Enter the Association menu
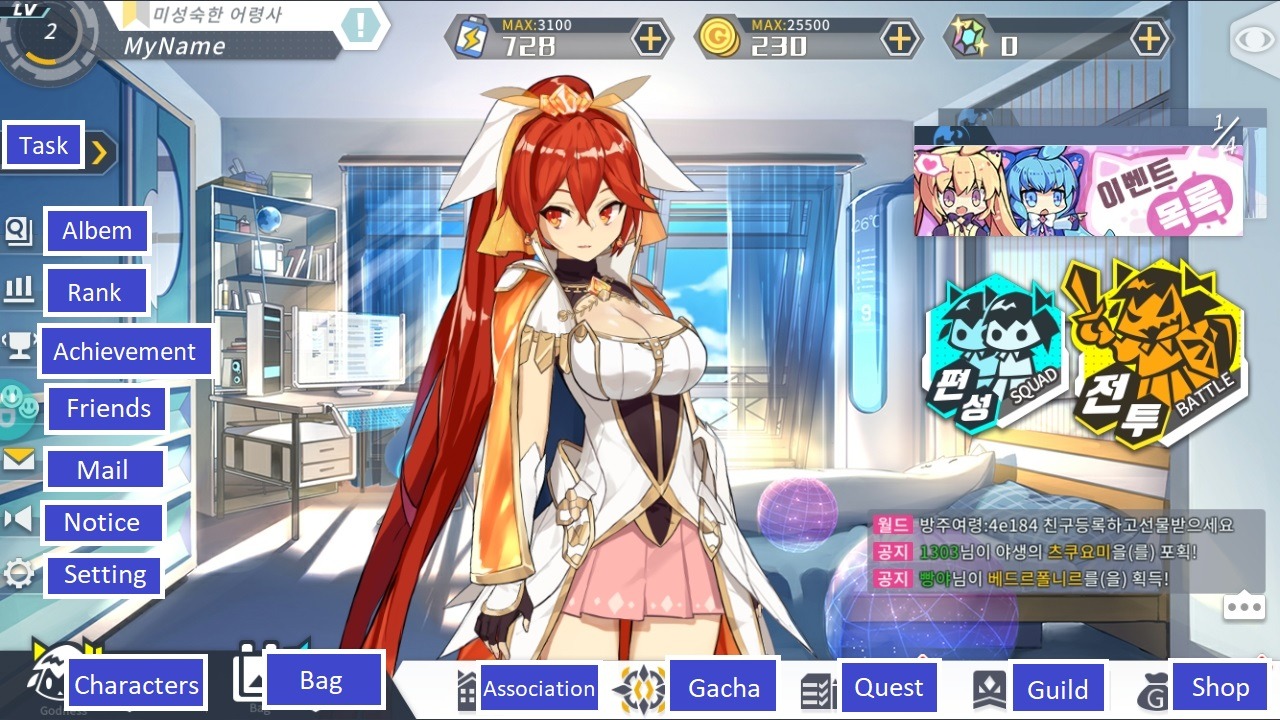Viewport: 1280px width, 720px height. pyautogui.click(x=538, y=688)
